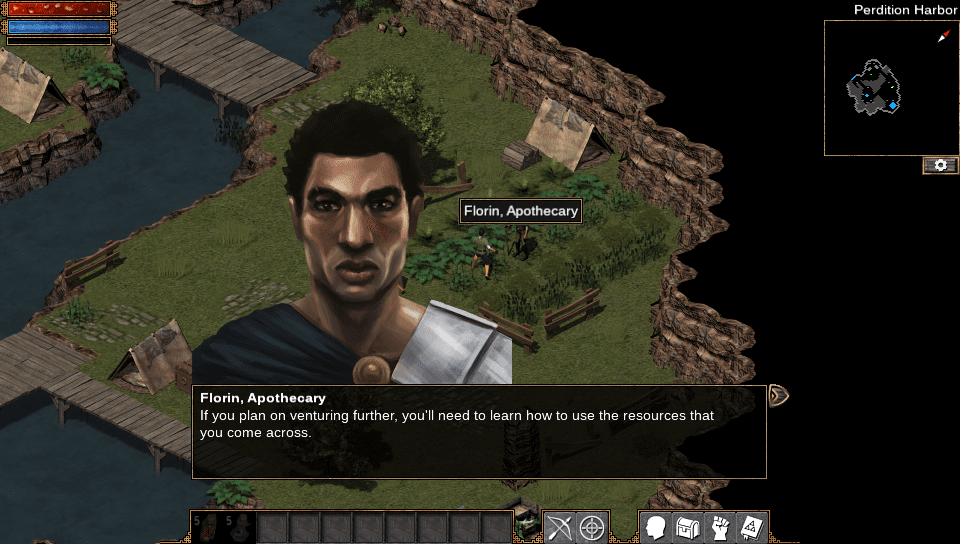Image resolution: width=960 pixels, height=544 pixels.
Task: Advance Florin's dialogue with the arrow button
Action: point(779,396)
